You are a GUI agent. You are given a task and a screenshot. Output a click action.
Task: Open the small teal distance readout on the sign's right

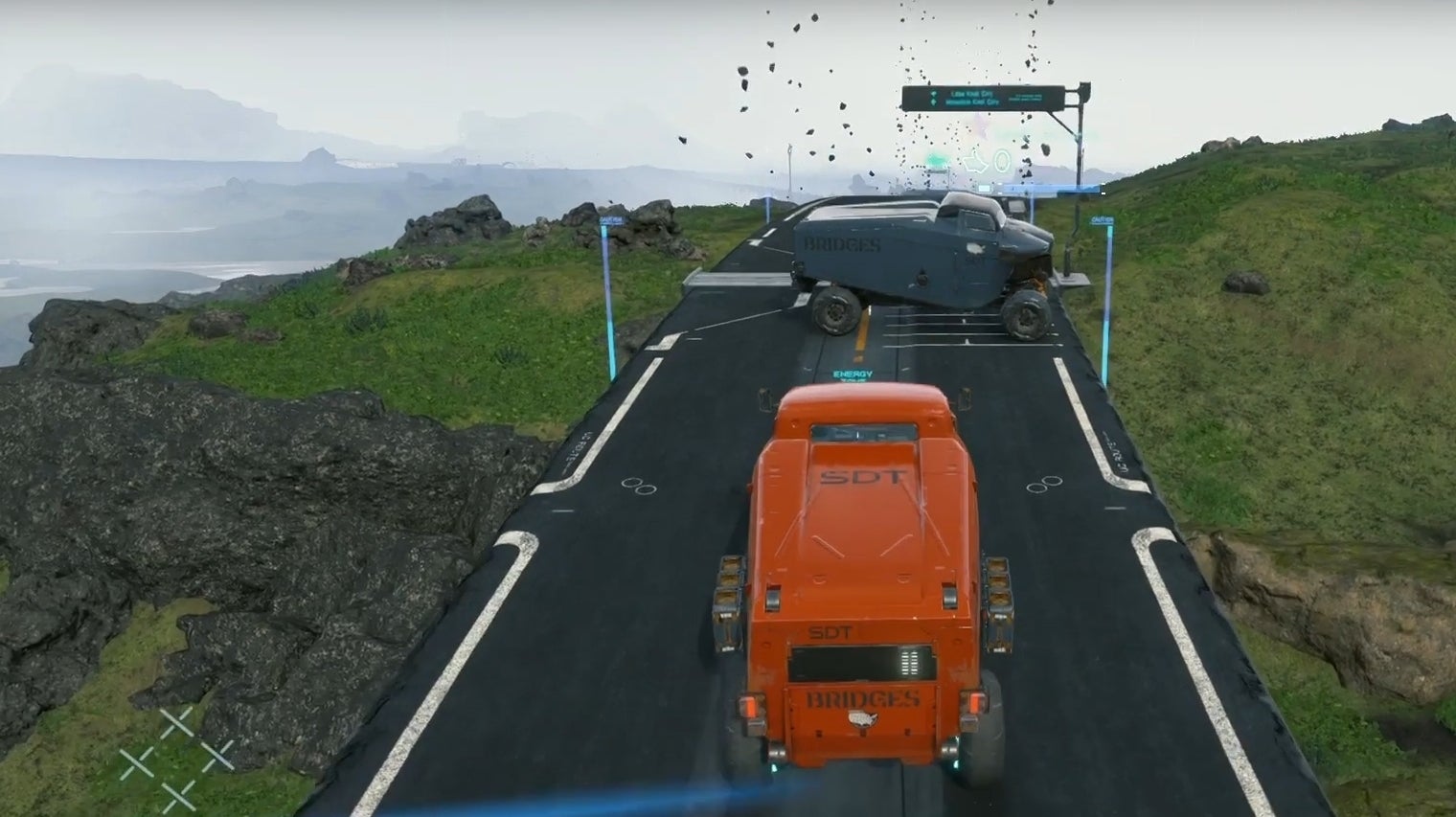1025,98
